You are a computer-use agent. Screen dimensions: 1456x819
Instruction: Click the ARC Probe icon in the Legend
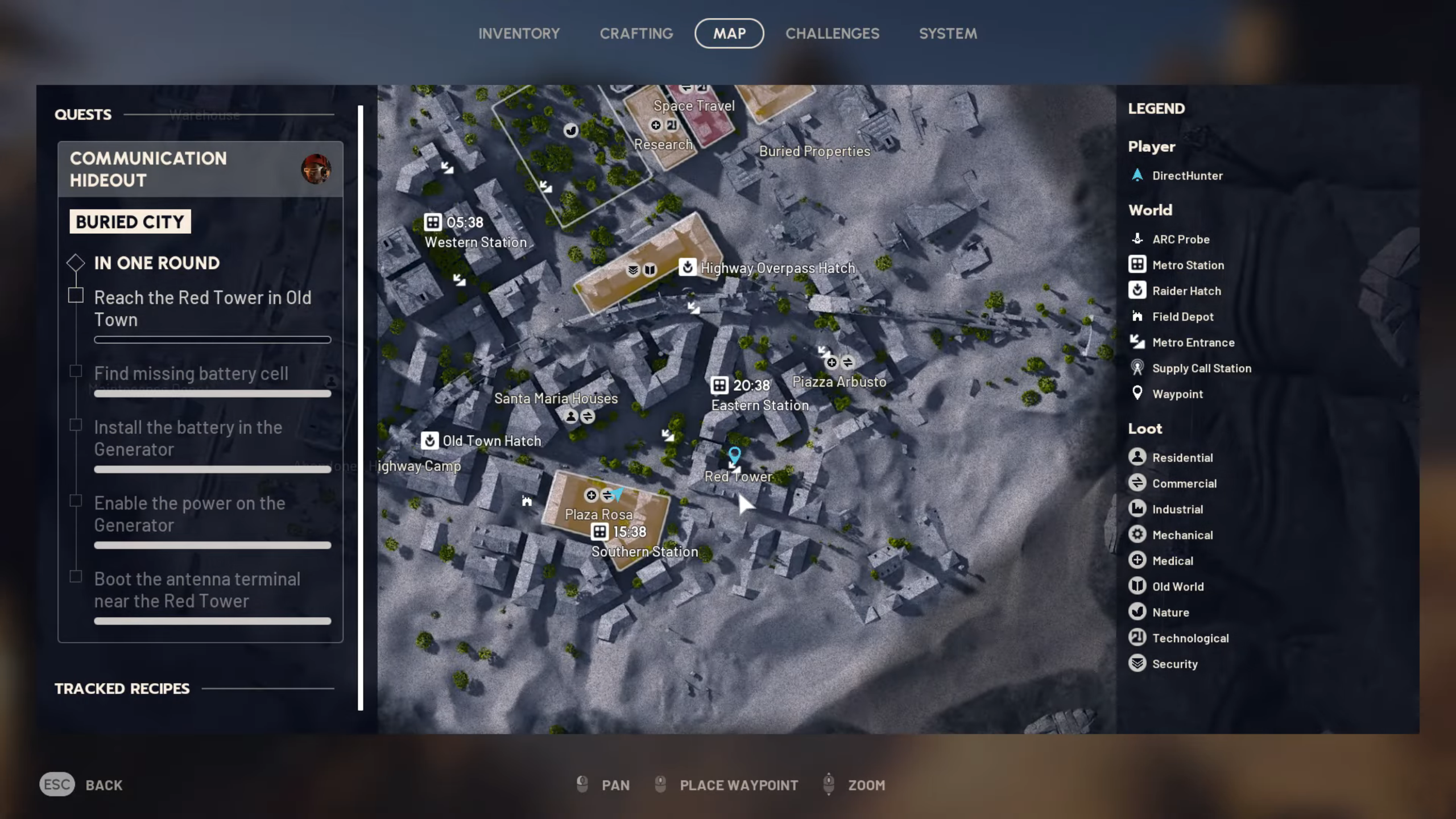(1137, 239)
